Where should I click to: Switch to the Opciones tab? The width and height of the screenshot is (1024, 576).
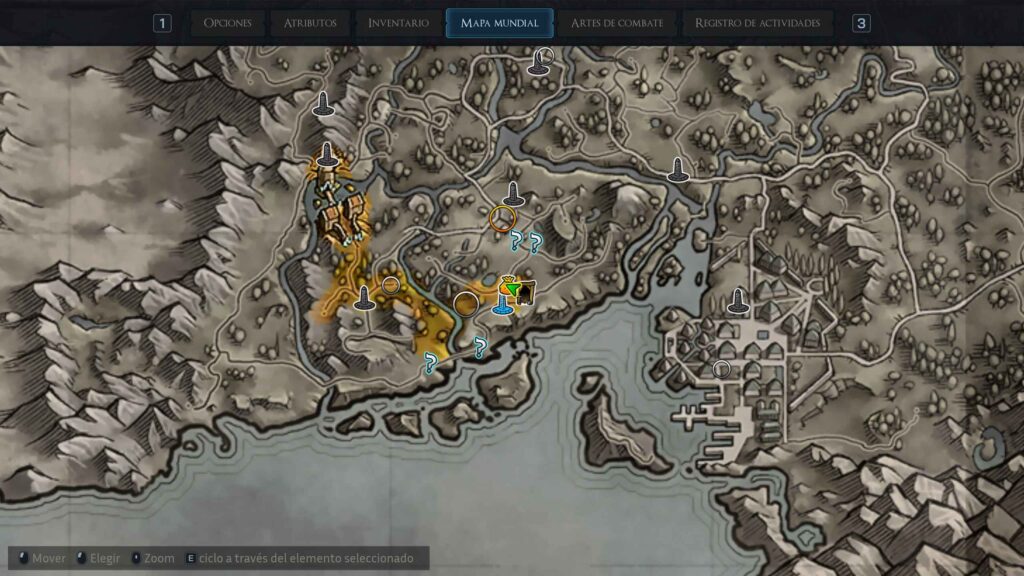pos(227,23)
